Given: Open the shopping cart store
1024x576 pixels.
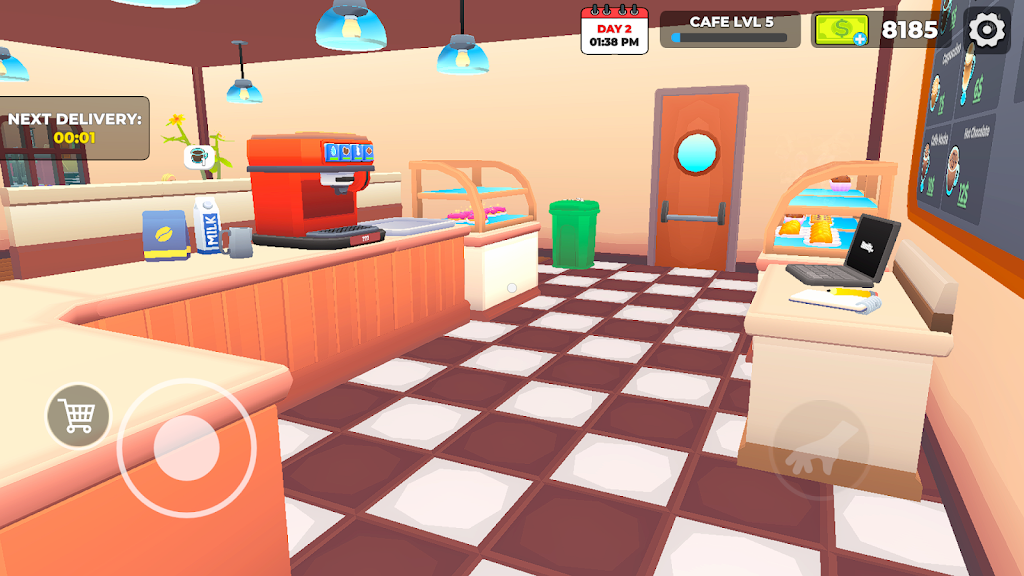Looking at the screenshot, I should tap(78, 415).
